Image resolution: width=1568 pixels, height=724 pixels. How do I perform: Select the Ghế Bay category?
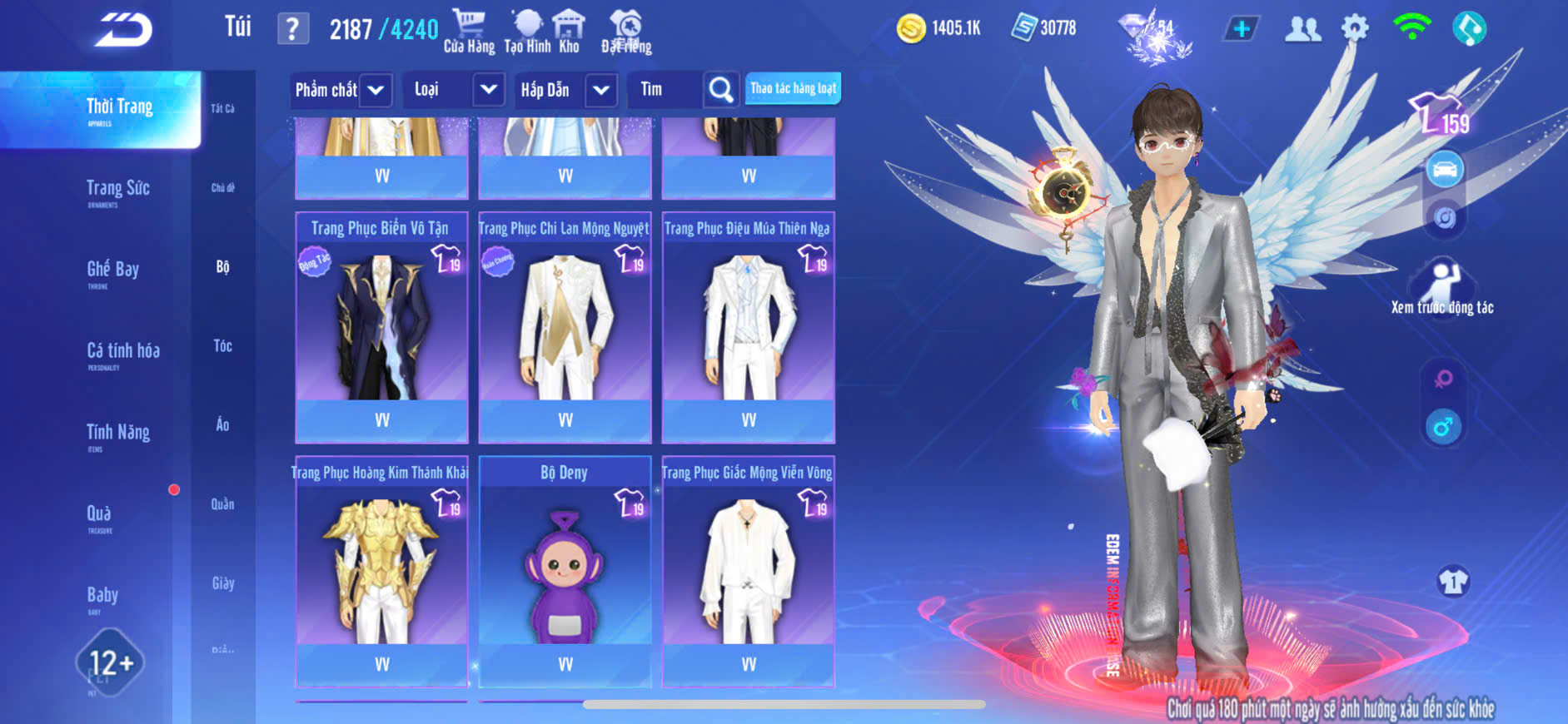[112, 270]
